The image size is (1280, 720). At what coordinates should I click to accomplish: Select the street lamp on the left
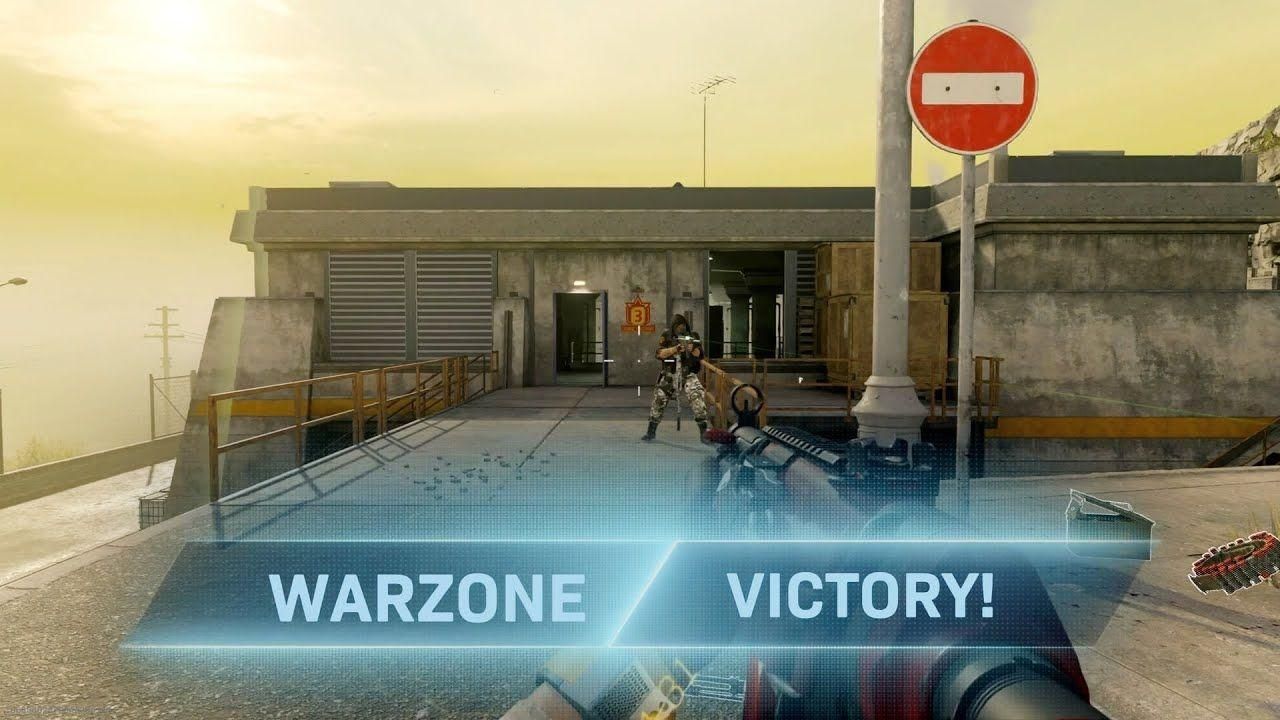[20, 278]
